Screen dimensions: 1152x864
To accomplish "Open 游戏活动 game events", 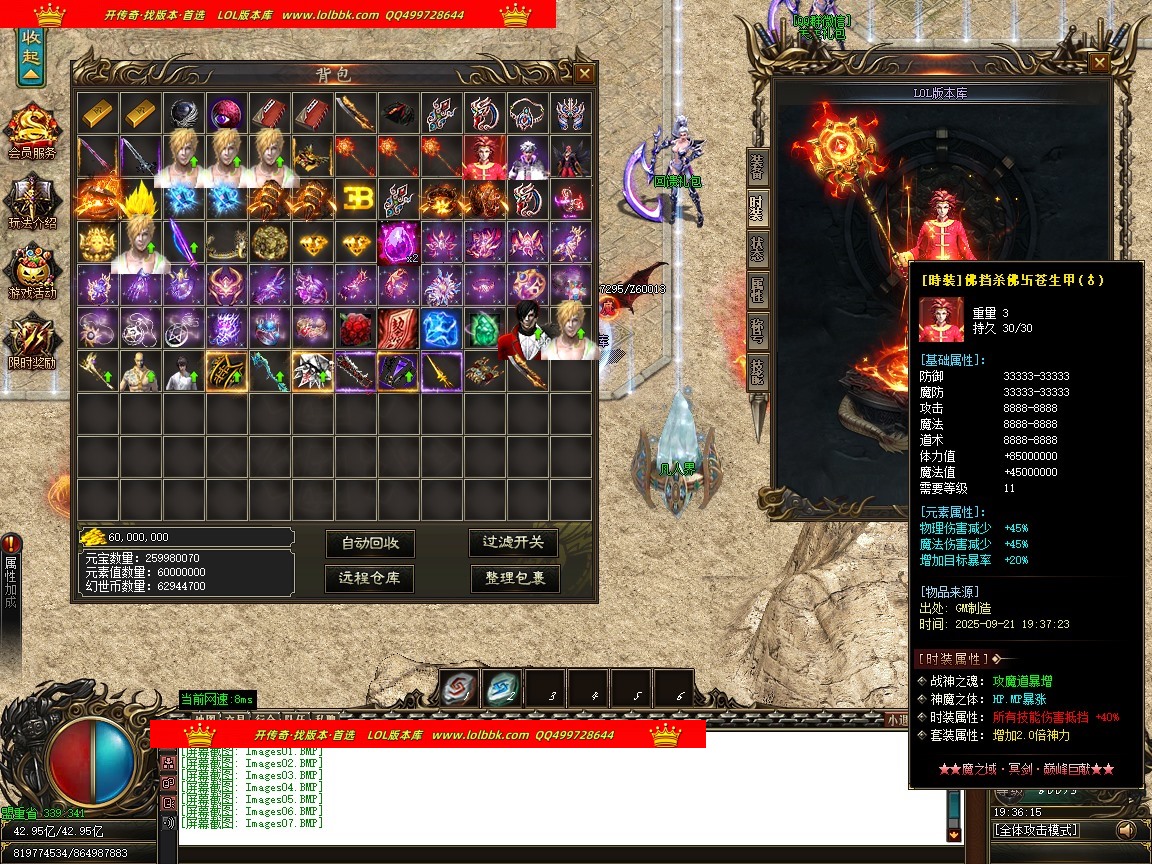I will point(32,272).
